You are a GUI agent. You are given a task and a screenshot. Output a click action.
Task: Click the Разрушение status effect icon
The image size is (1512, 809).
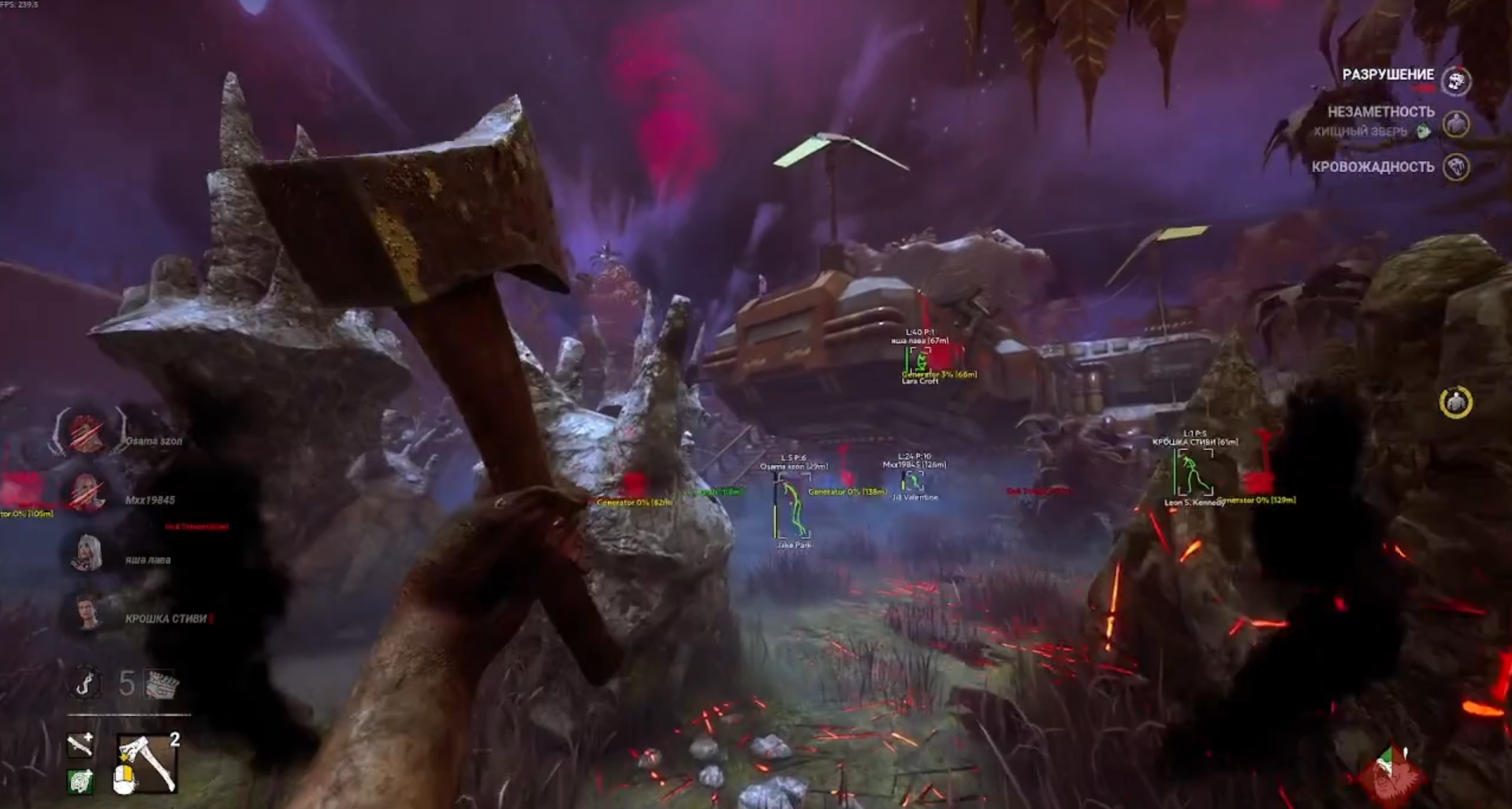[1455, 80]
